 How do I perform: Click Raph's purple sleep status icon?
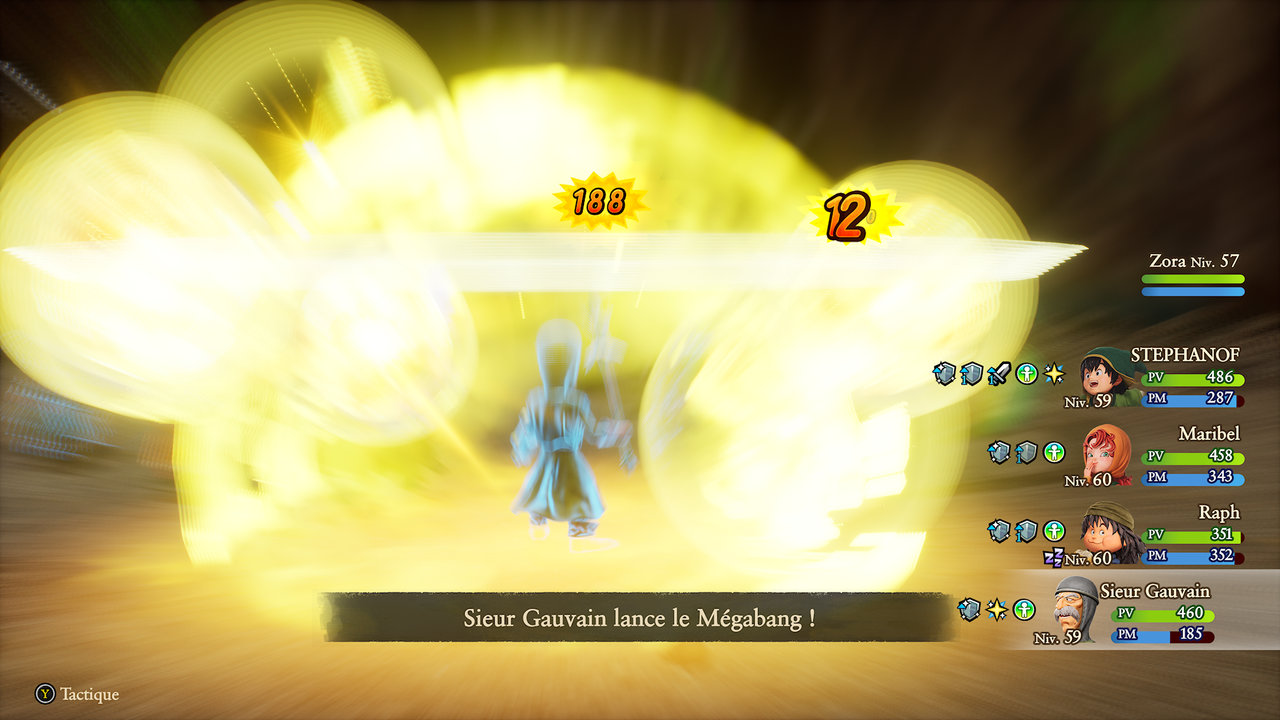click(x=1053, y=558)
